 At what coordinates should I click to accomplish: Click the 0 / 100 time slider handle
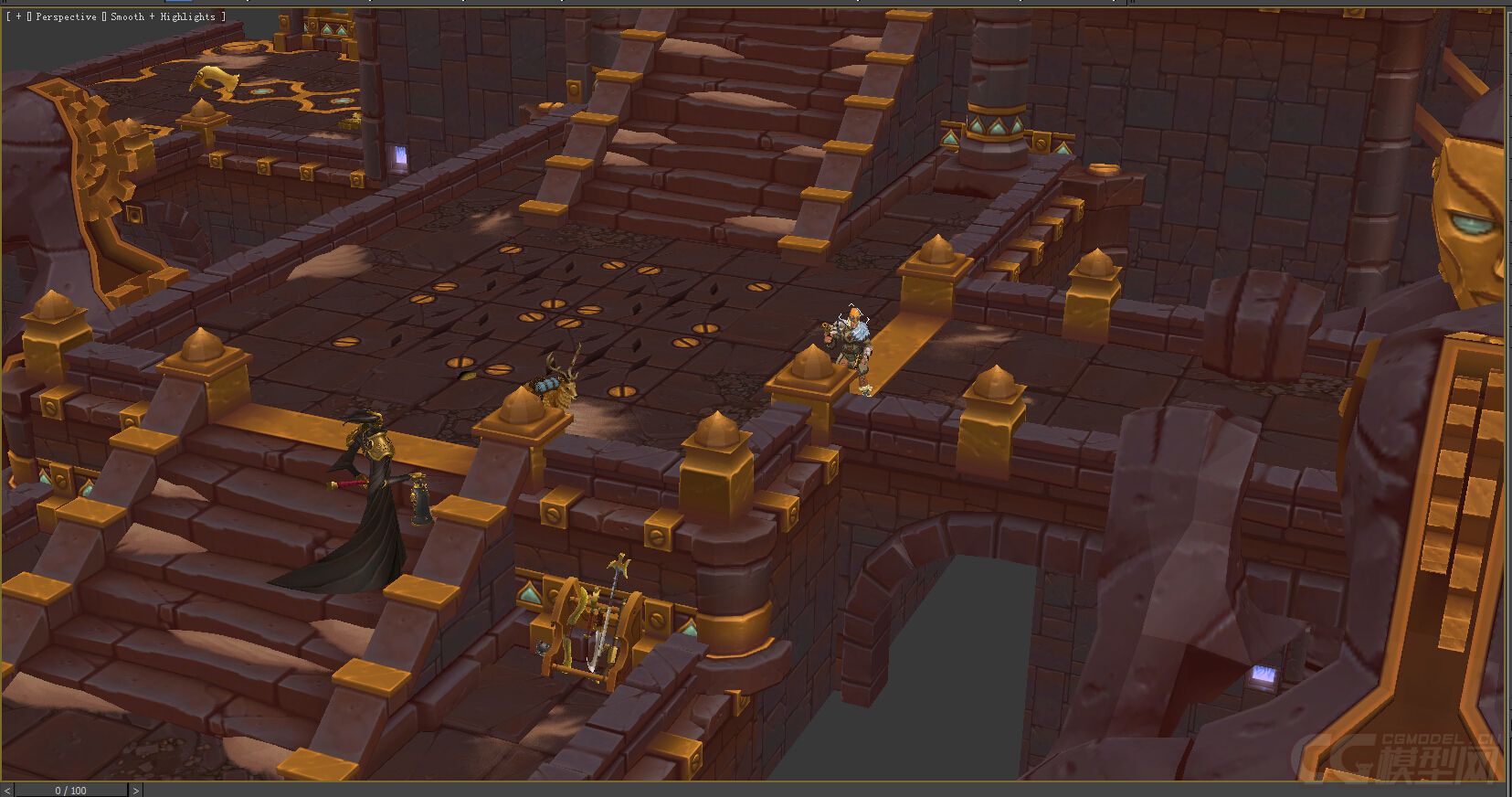coord(71,791)
